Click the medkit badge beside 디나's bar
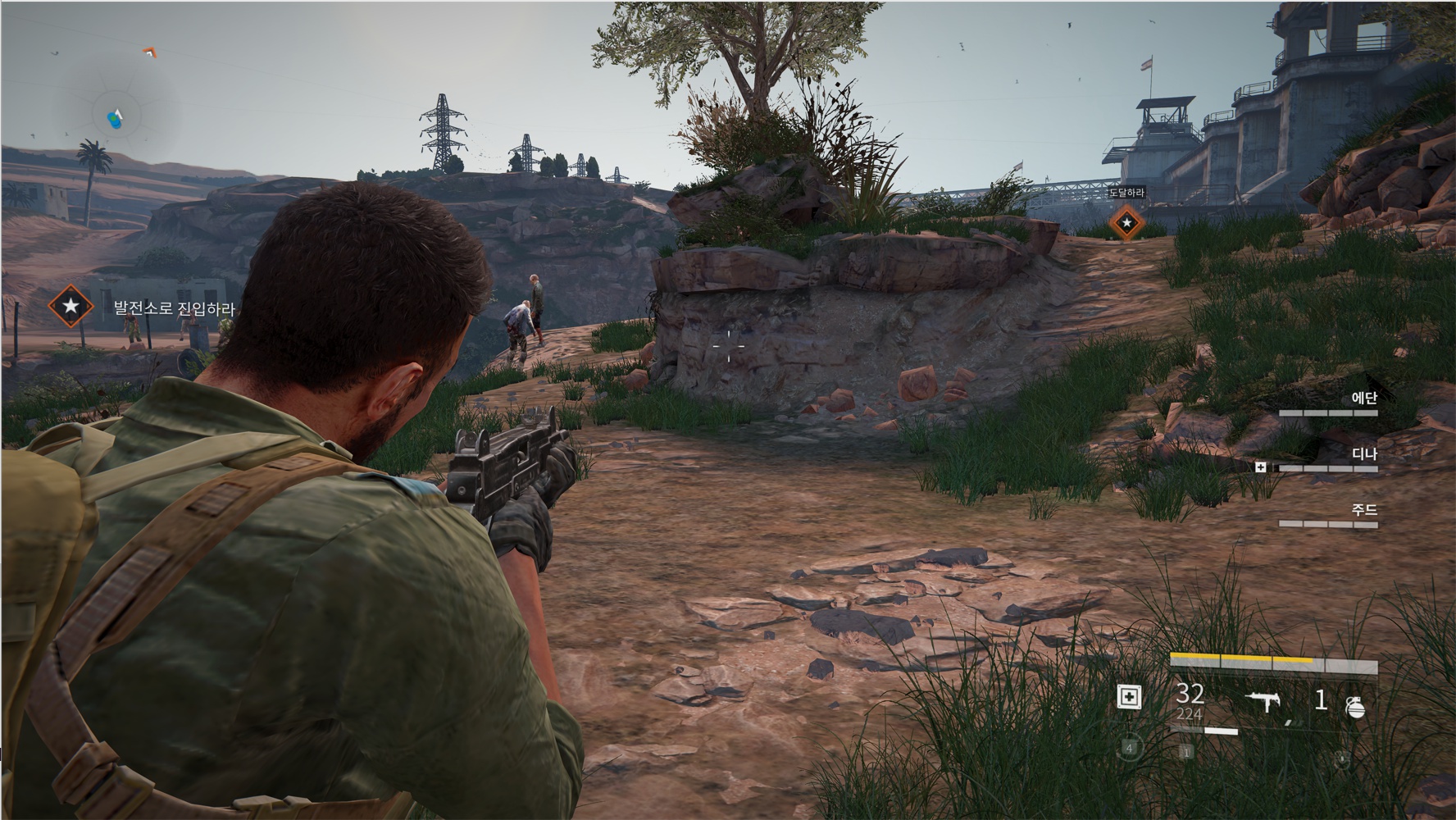1456x820 pixels. click(1261, 467)
